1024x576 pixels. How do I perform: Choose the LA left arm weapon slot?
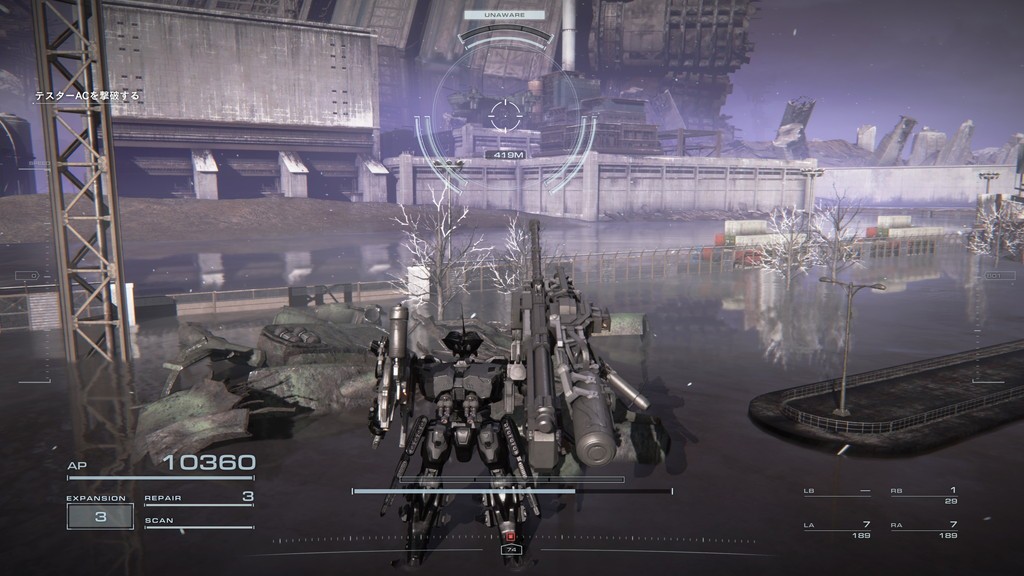click(837, 529)
